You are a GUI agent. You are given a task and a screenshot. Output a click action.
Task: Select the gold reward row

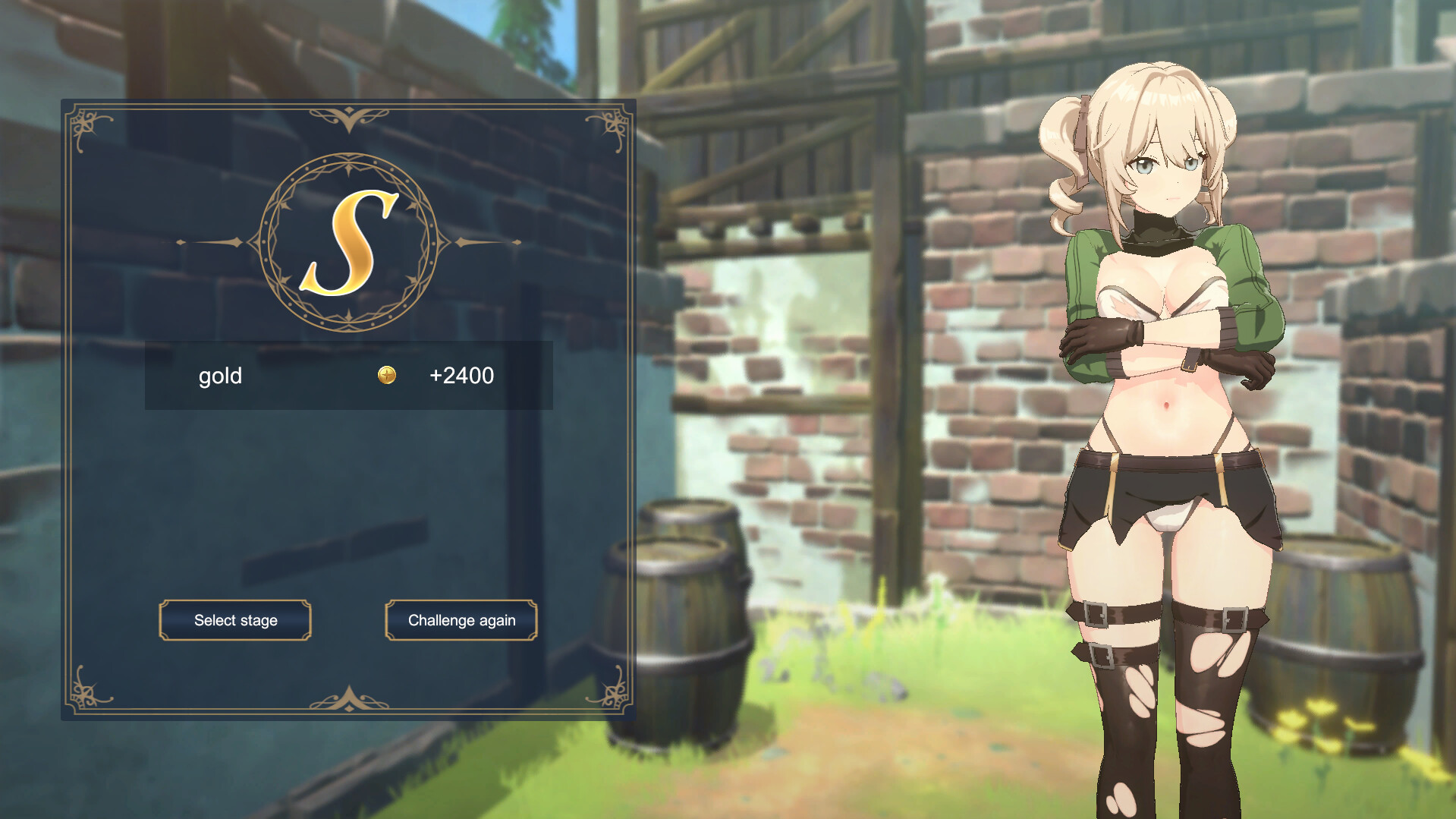[x=347, y=375]
